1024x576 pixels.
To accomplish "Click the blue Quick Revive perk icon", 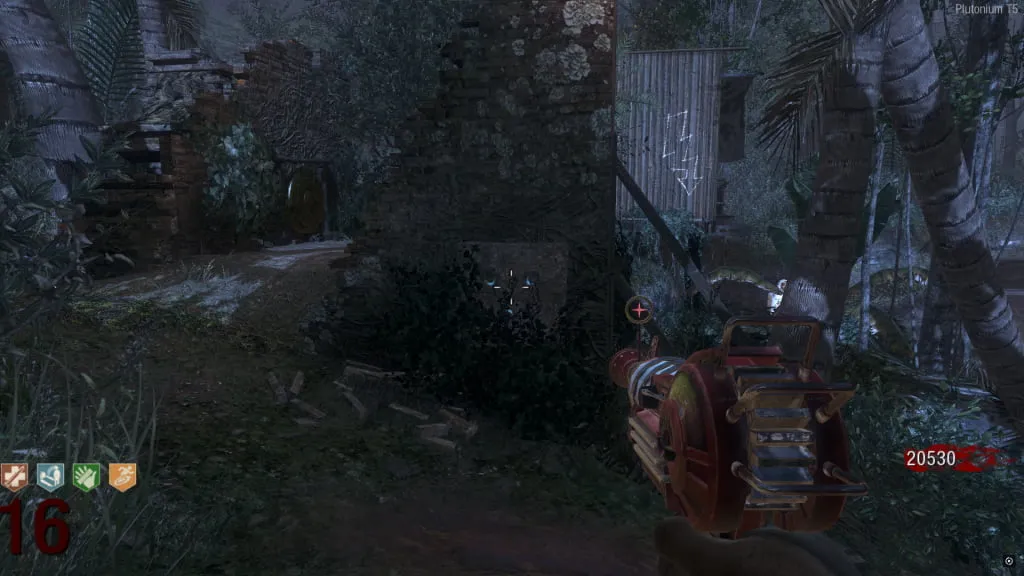I will 50,477.
